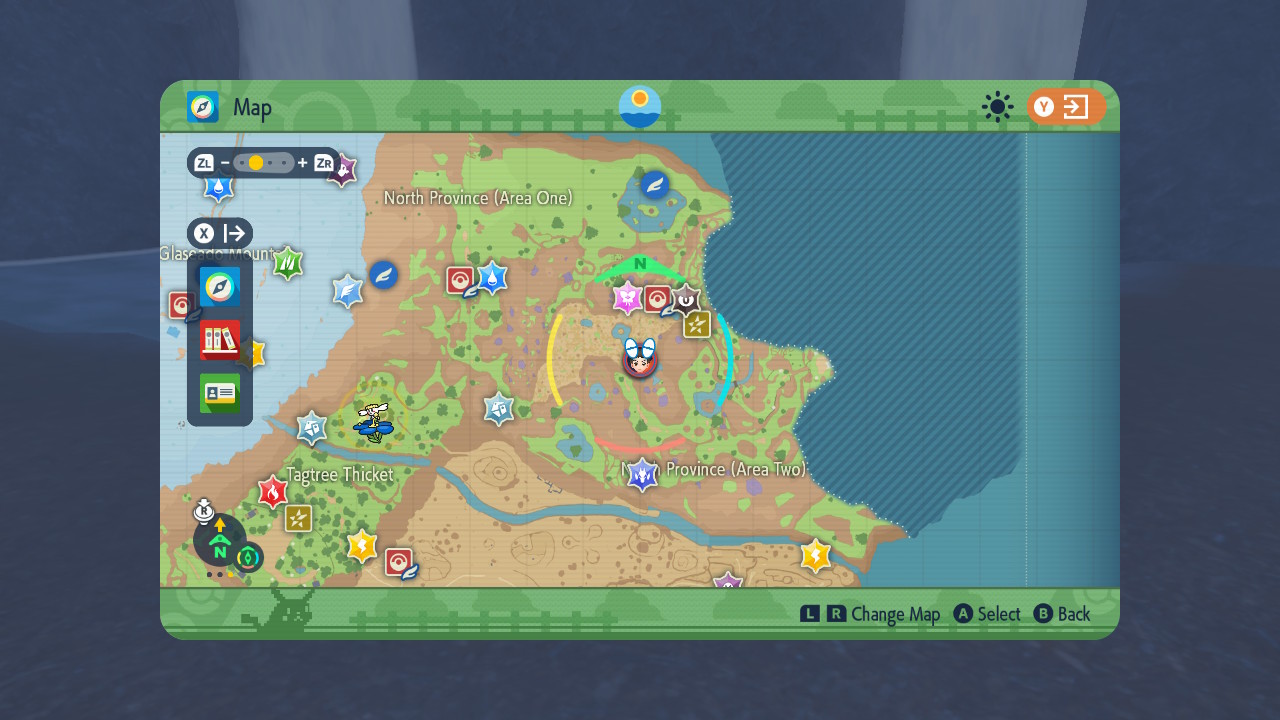Select the red fire Tera Raid star at Tagtree Thicket

273,491
